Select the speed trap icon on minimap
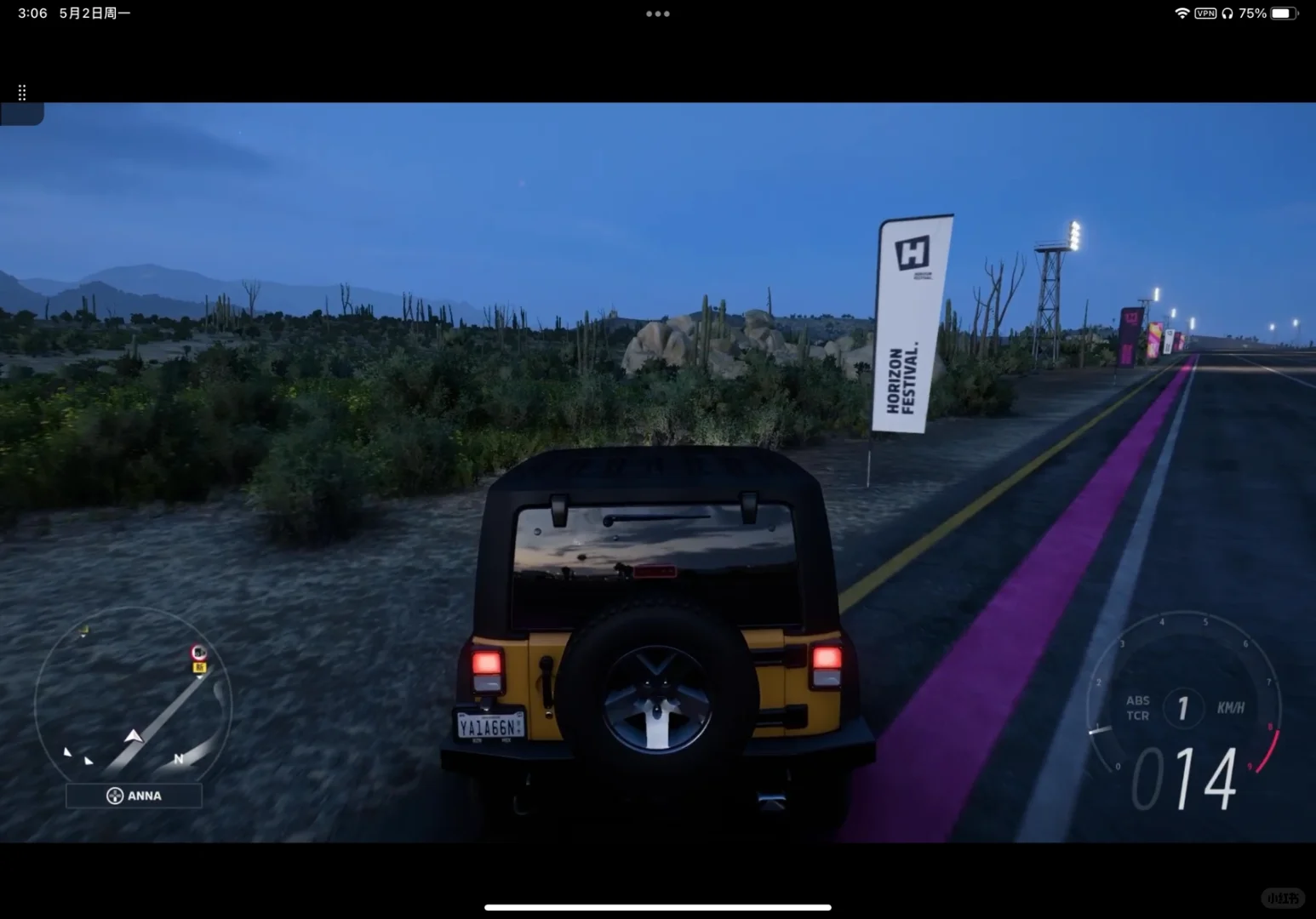 198,651
